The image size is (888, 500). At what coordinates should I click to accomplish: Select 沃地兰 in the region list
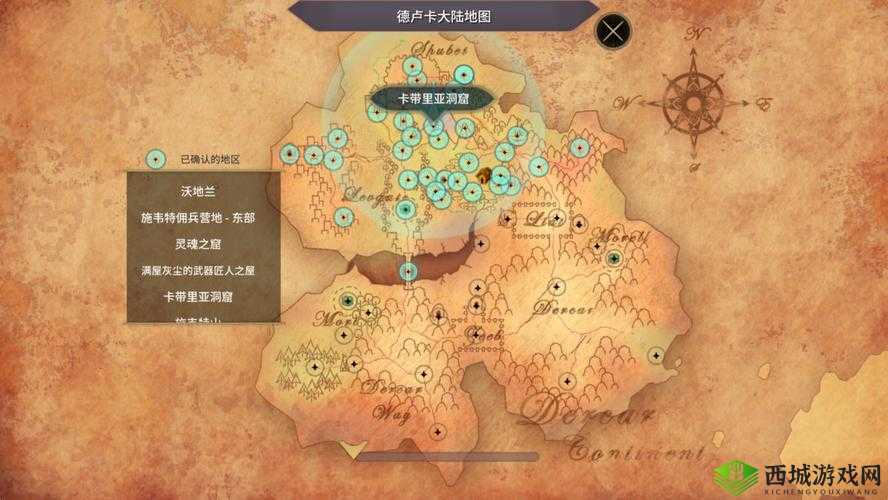(203, 189)
